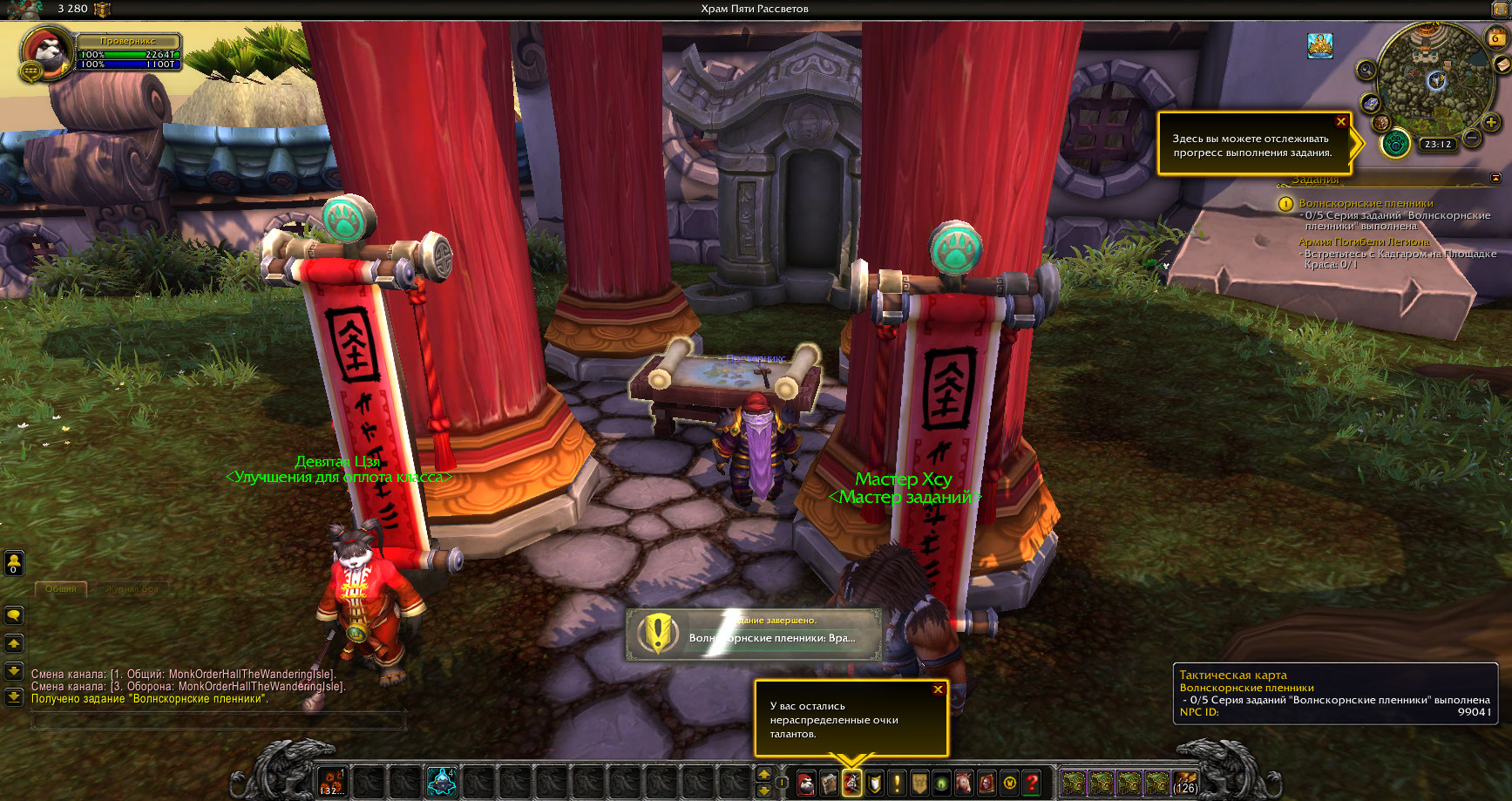The image size is (1512, 801).
Task: Close the quest tracking hint popup
Action: pyautogui.click(x=1341, y=121)
